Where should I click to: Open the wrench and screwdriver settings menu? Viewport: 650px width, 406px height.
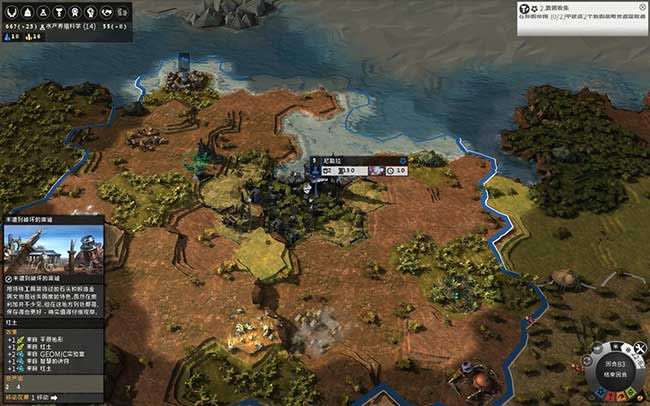tap(641, 346)
